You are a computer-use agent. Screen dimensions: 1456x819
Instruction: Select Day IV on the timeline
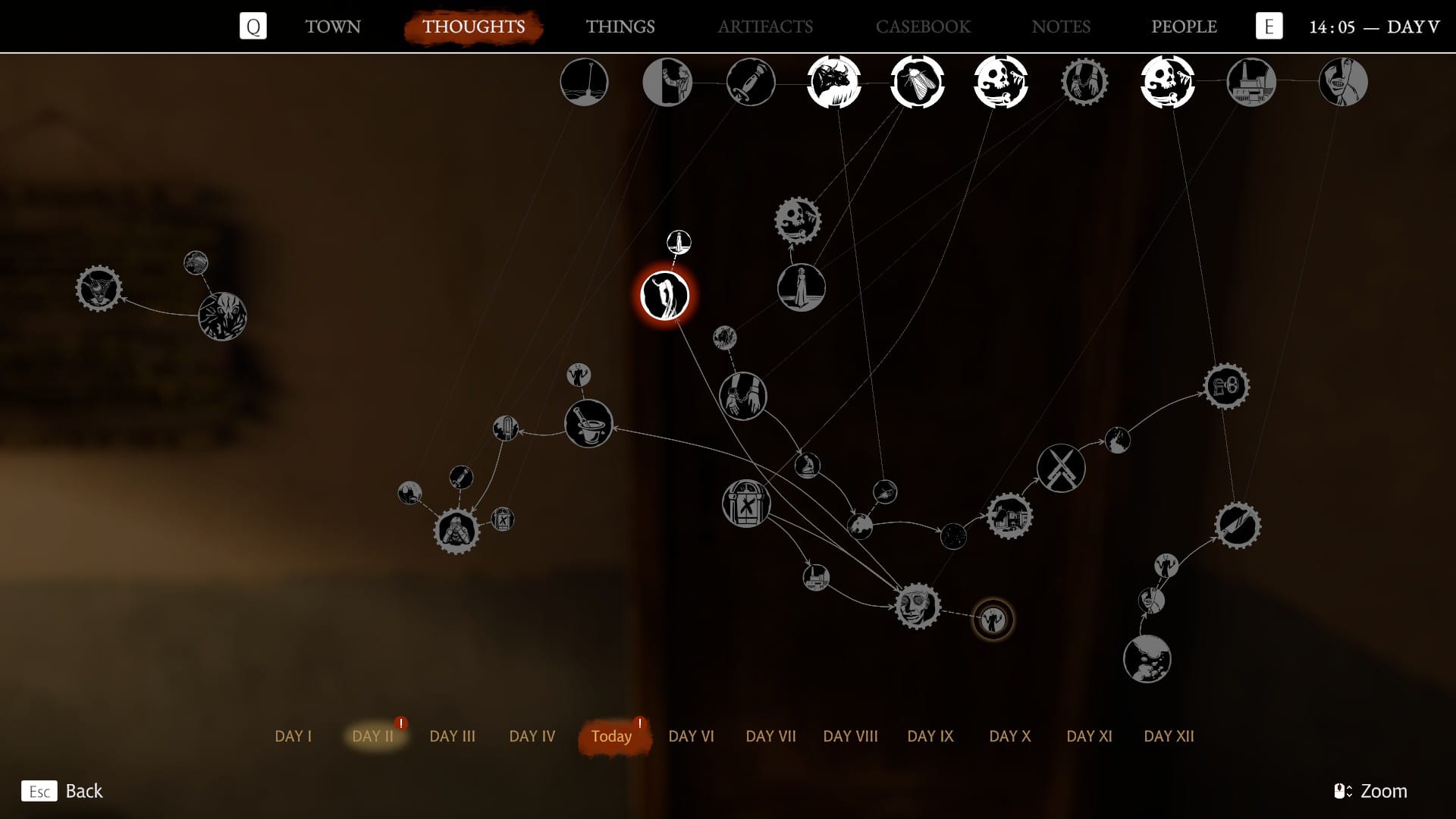click(532, 736)
